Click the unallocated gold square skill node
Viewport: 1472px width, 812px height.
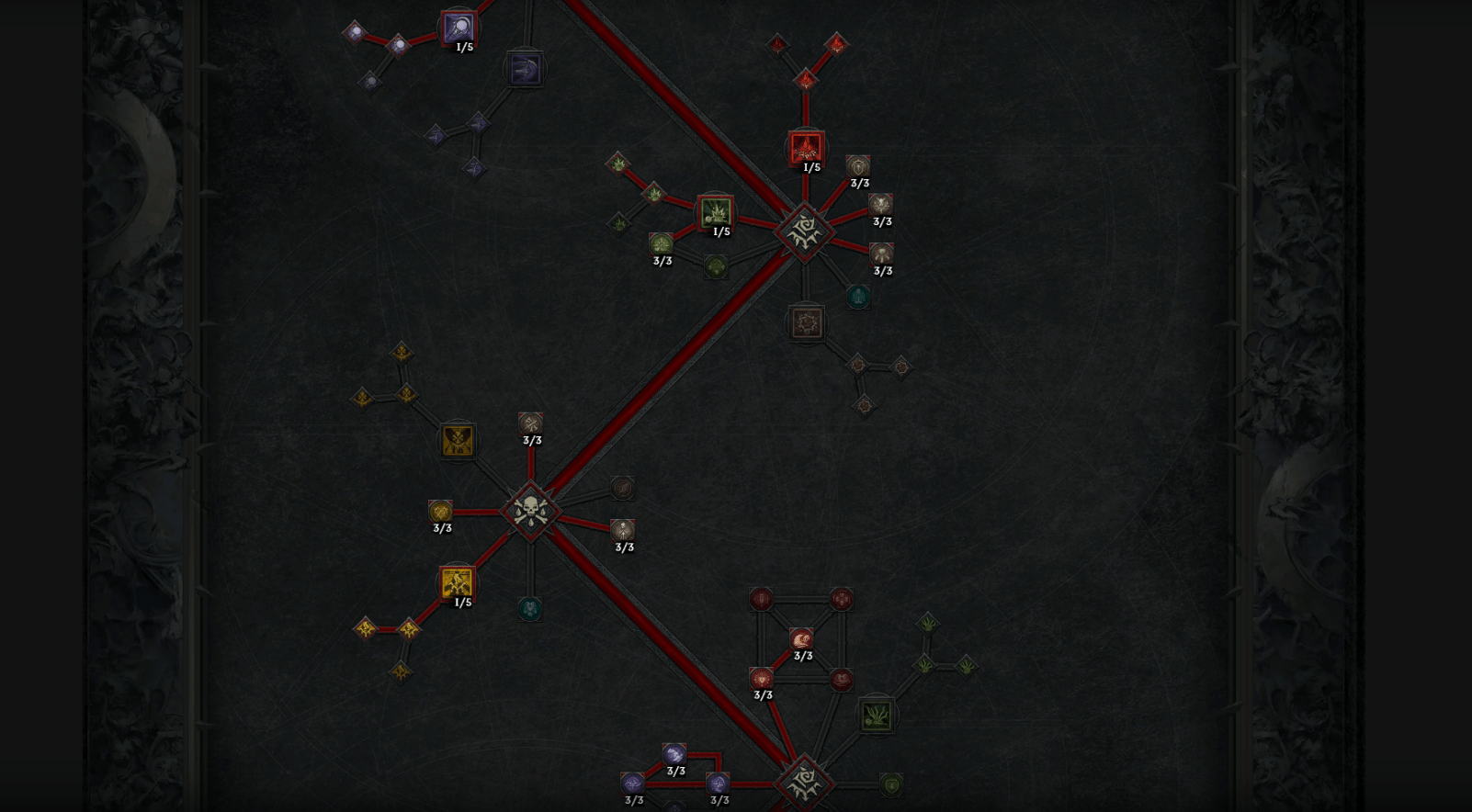pyautogui.click(x=458, y=441)
